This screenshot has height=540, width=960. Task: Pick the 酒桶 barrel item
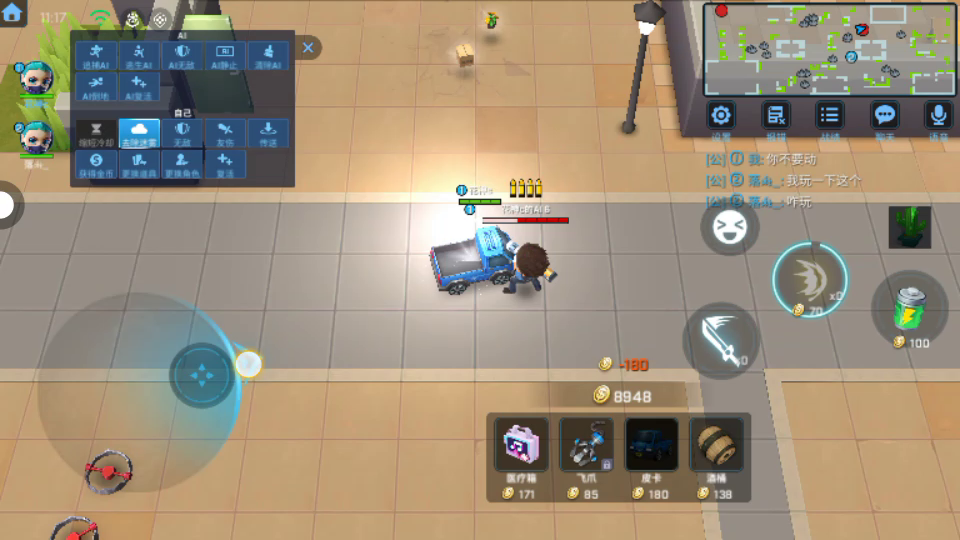[x=717, y=451]
